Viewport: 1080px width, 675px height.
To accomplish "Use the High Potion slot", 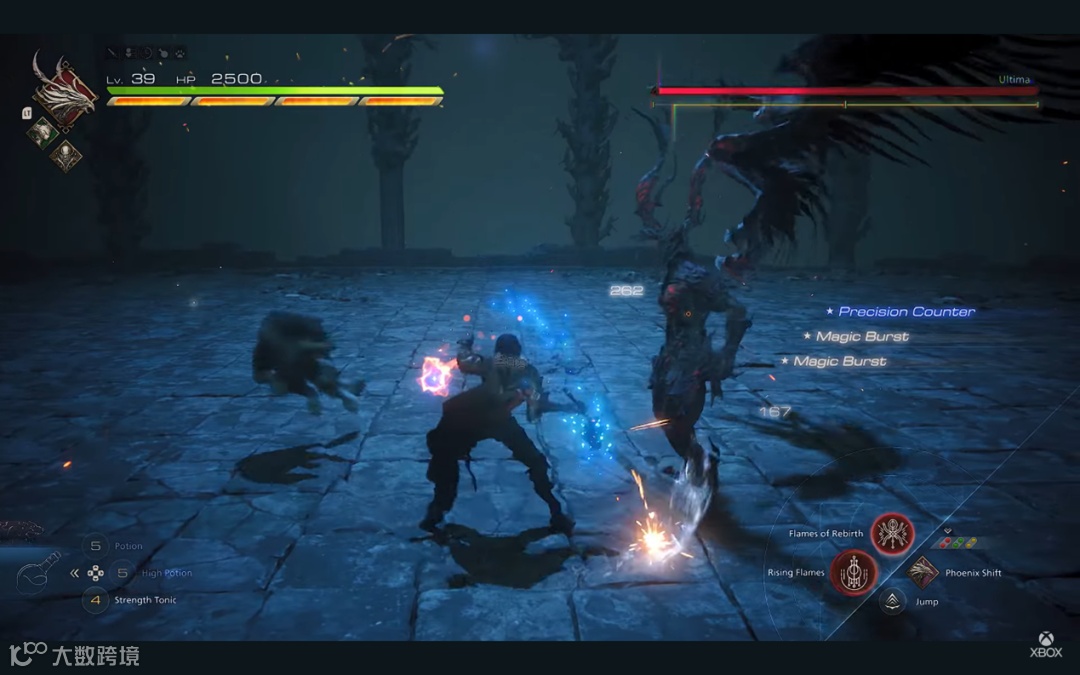I will [122, 573].
